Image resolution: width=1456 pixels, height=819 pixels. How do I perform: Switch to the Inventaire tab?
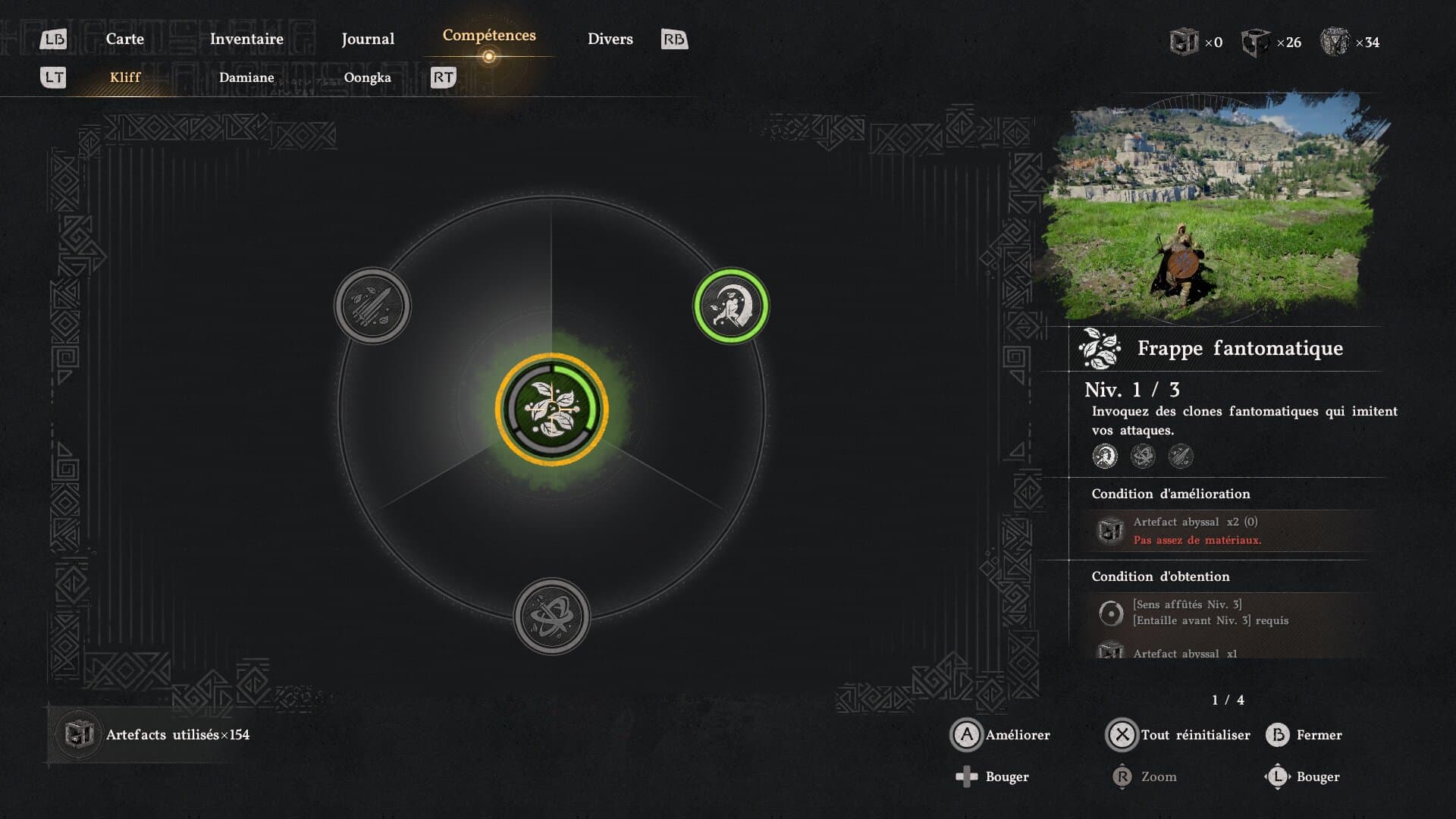pos(246,39)
